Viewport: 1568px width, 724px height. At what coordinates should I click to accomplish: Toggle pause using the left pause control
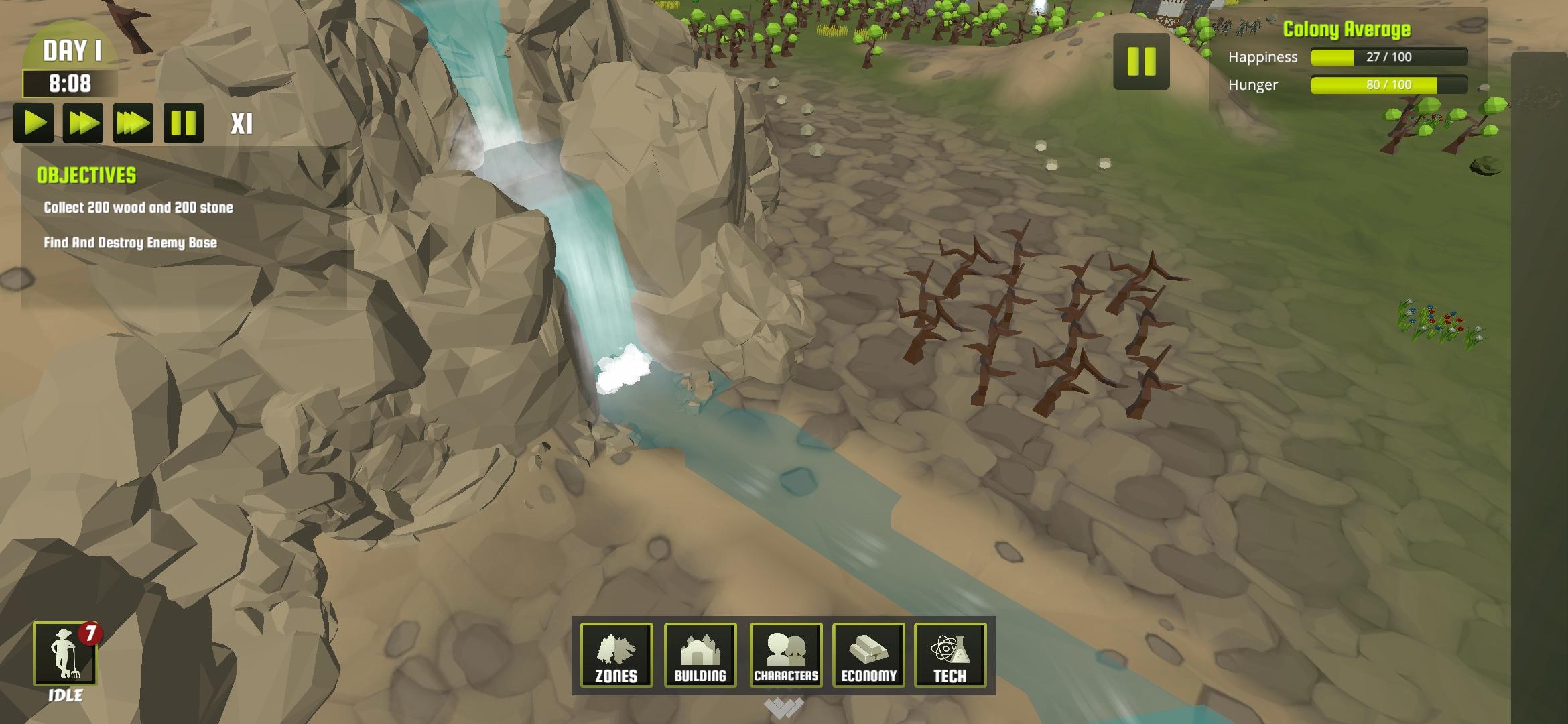(x=184, y=123)
